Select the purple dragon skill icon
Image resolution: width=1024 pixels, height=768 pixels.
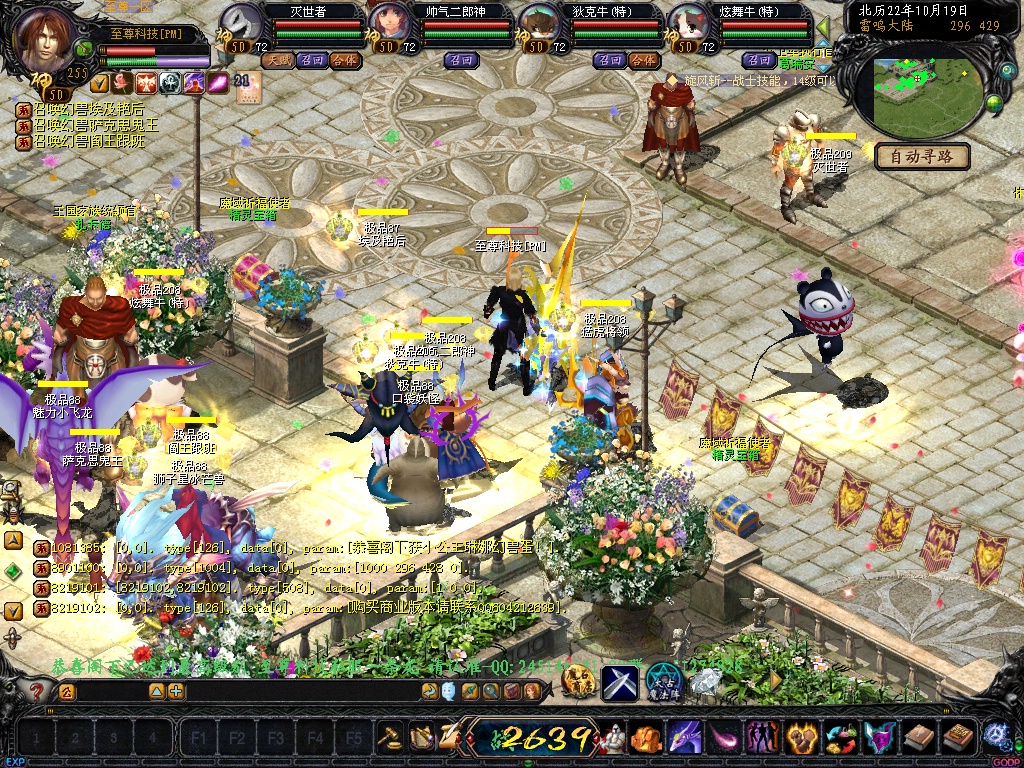[685, 739]
